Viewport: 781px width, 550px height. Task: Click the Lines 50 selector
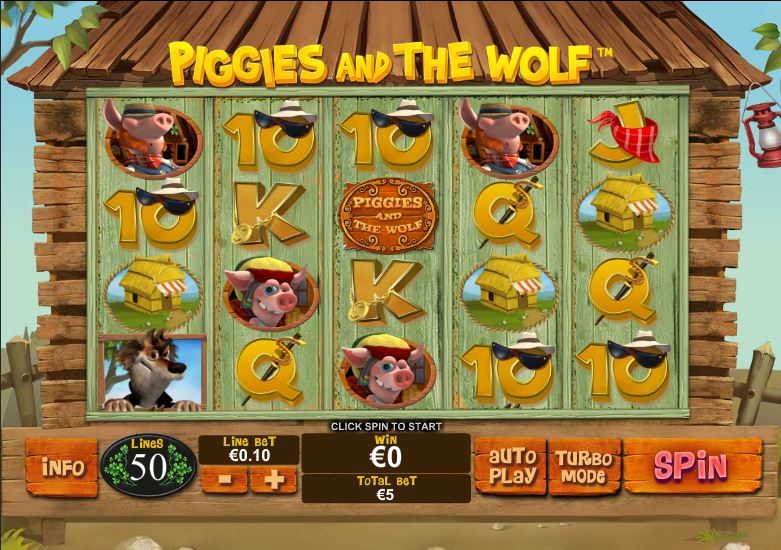[x=148, y=465]
